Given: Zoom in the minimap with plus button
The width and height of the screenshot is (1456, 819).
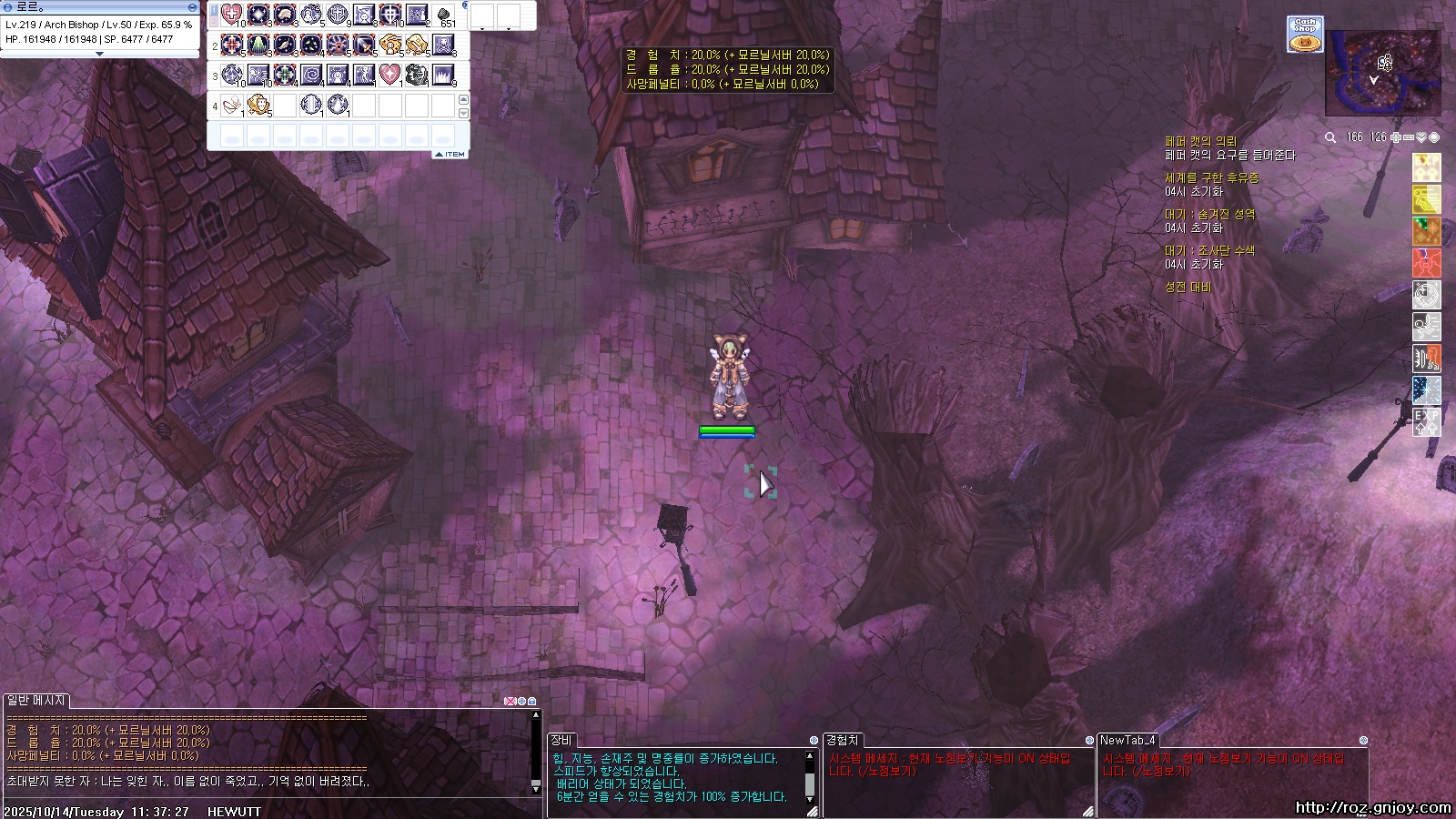Looking at the screenshot, I should click(x=1396, y=137).
